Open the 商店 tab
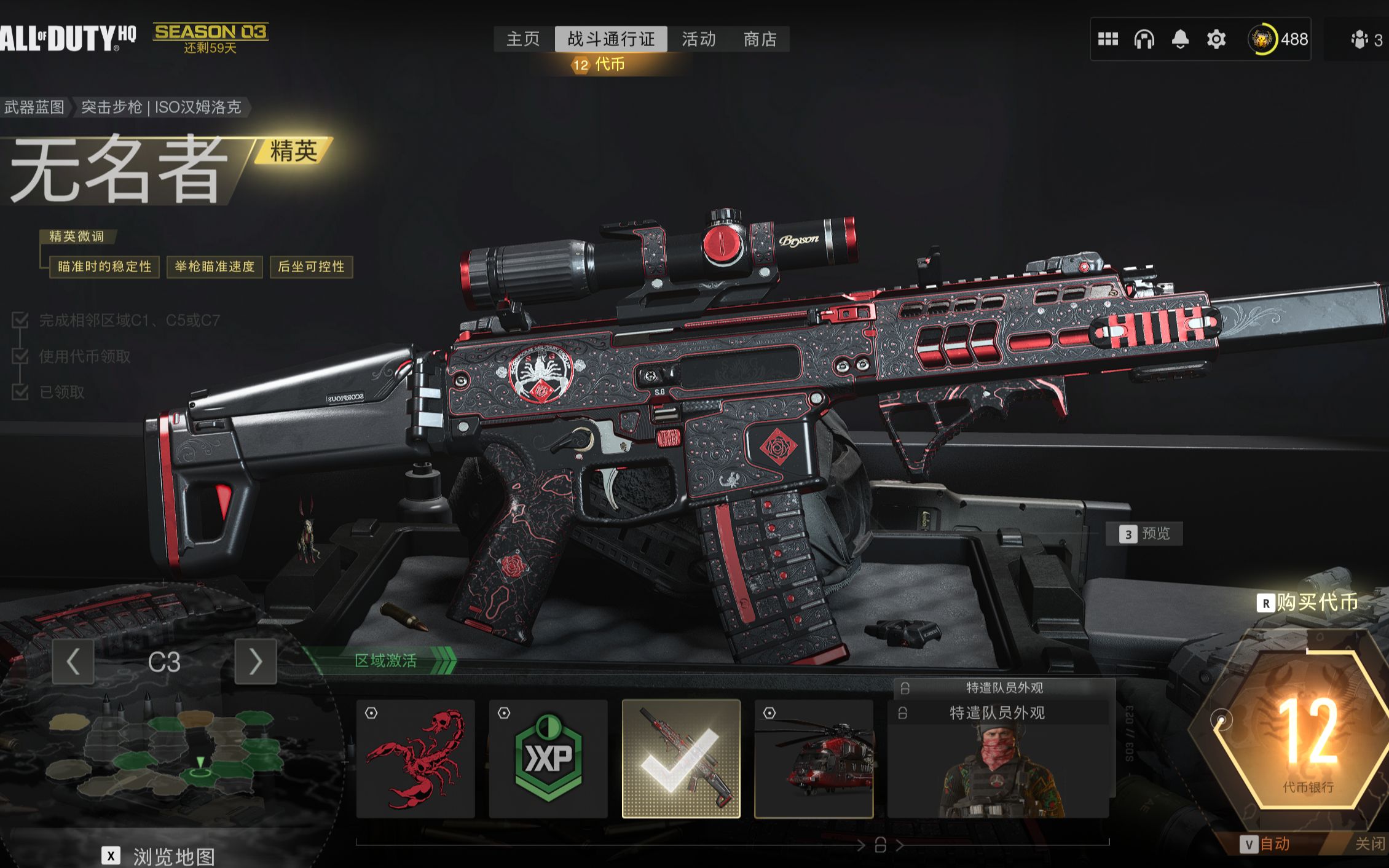The width and height of the screenshot is (1389, 868). 760,39
